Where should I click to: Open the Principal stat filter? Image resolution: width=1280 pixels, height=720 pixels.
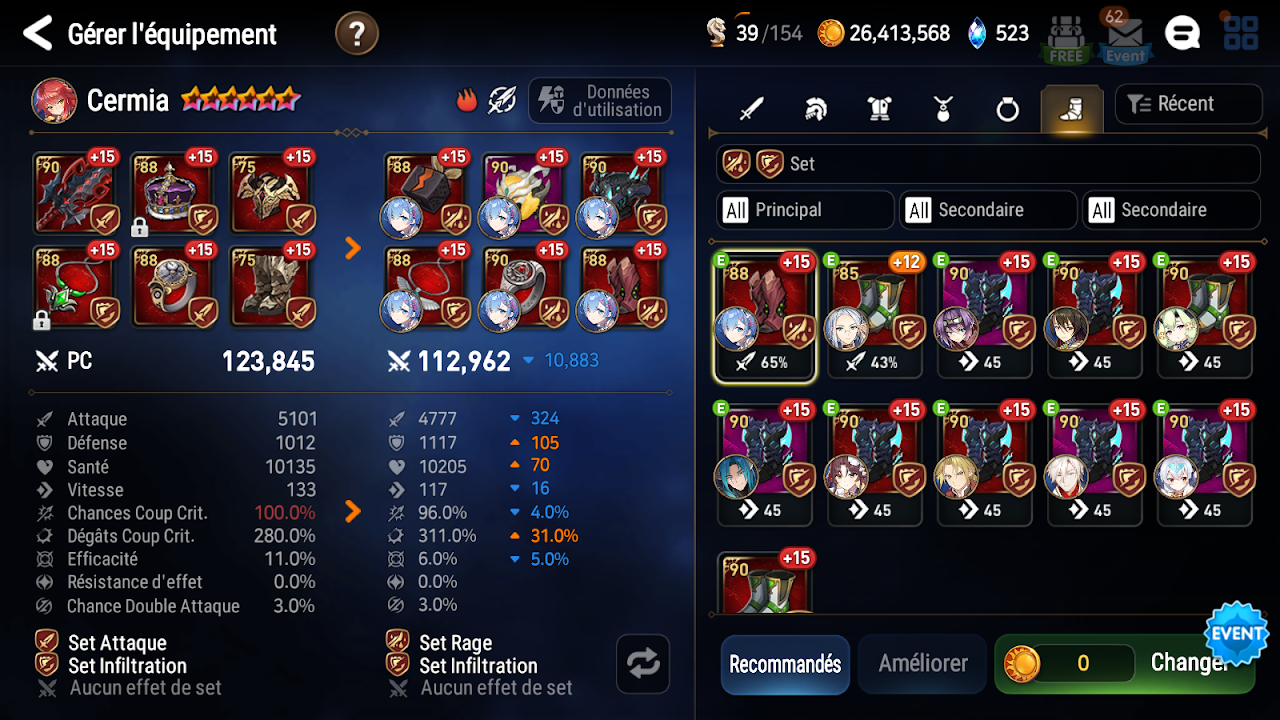click(805, 210)
